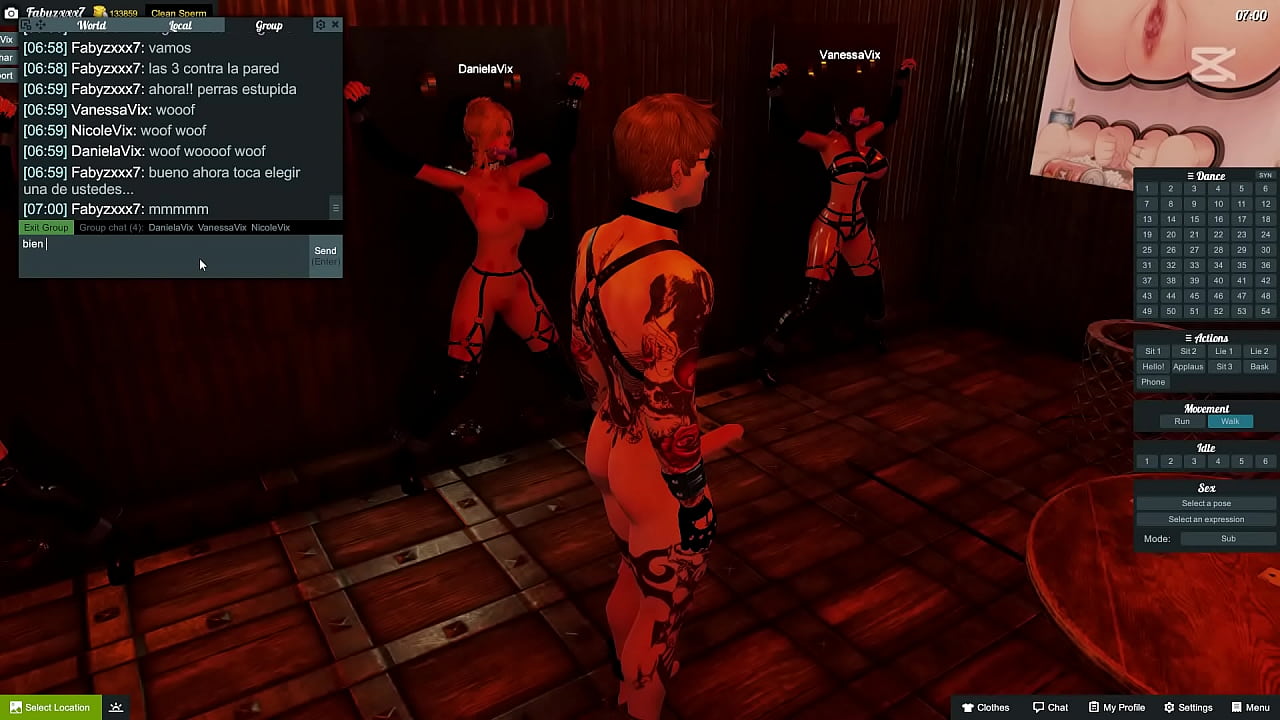This screenshot has width=1280, height=720.
Task: Switch to the Local chat tab
Action: click(x=180, y=26)
